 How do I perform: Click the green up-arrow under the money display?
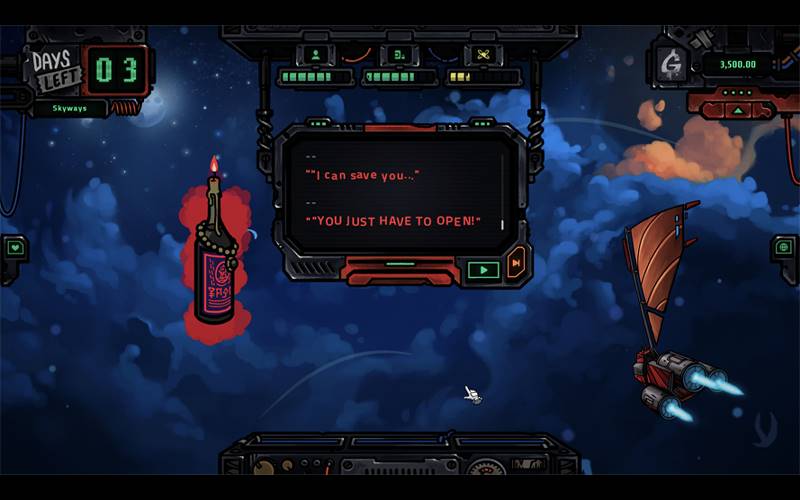[x=738, y=110]
